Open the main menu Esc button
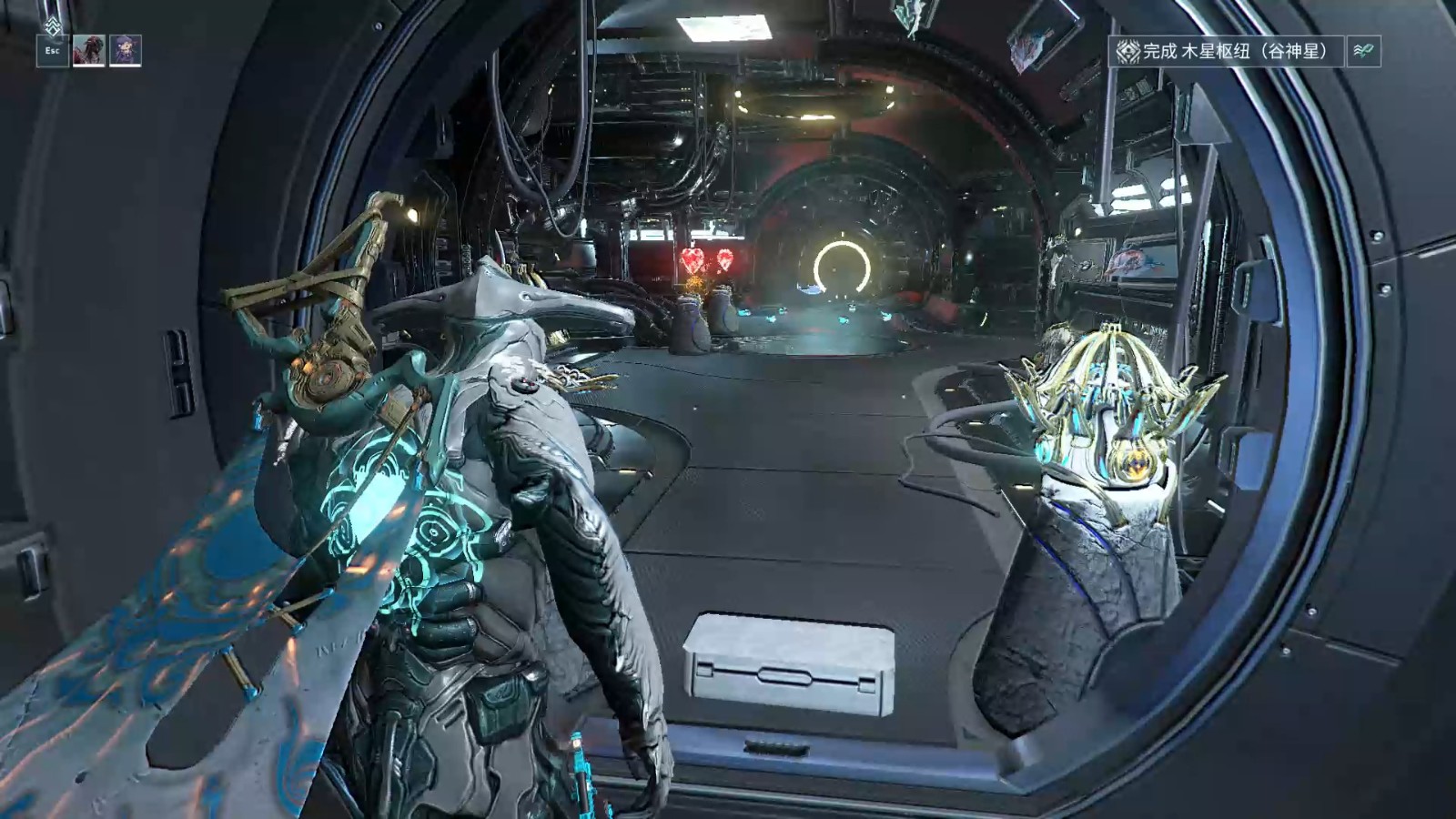Image resolution: width=1456 pixels, height=819 pixels. (x=53, y=50)
